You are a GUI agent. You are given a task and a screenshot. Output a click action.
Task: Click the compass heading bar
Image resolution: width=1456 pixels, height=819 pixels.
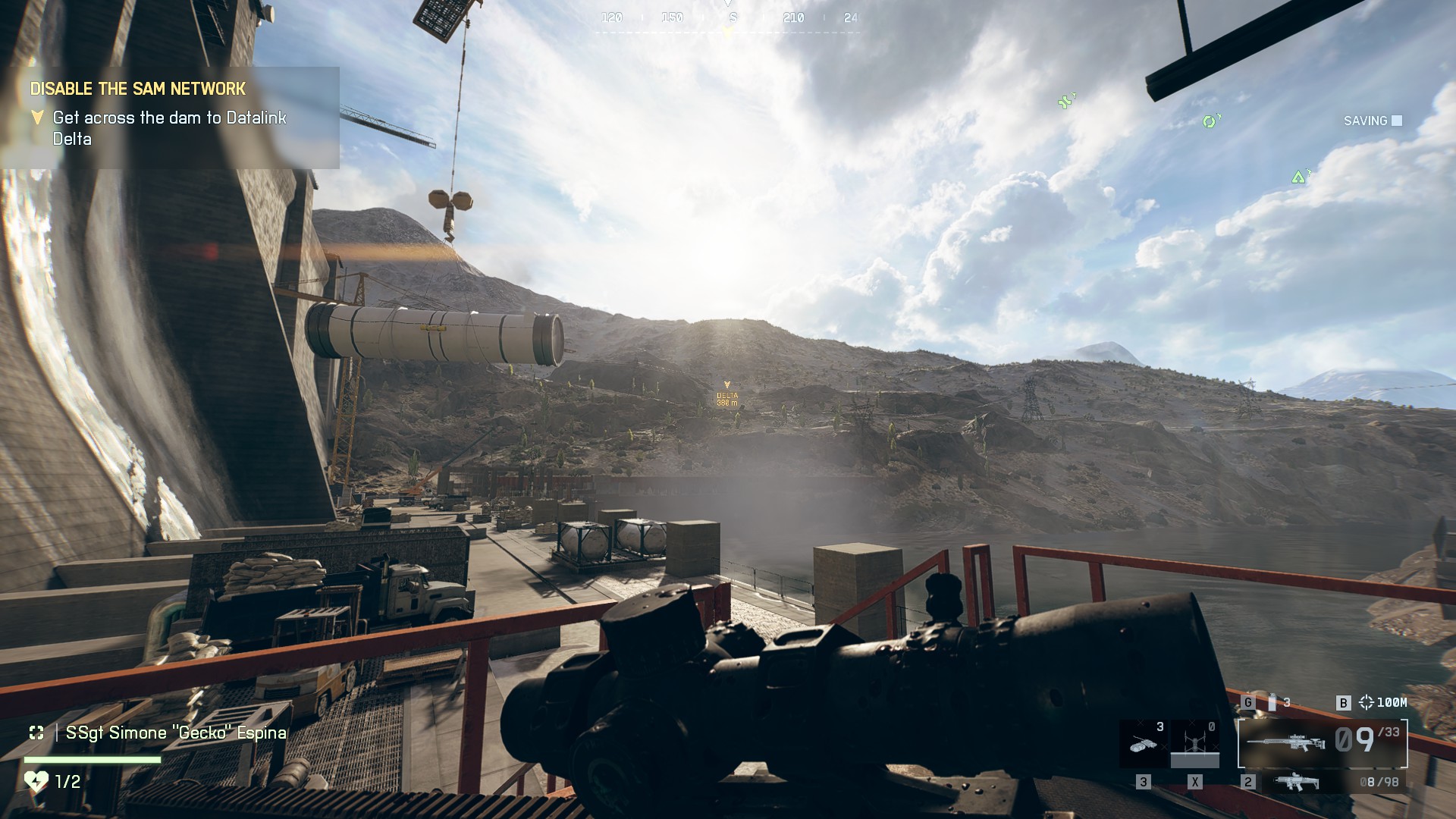point(728,19)
